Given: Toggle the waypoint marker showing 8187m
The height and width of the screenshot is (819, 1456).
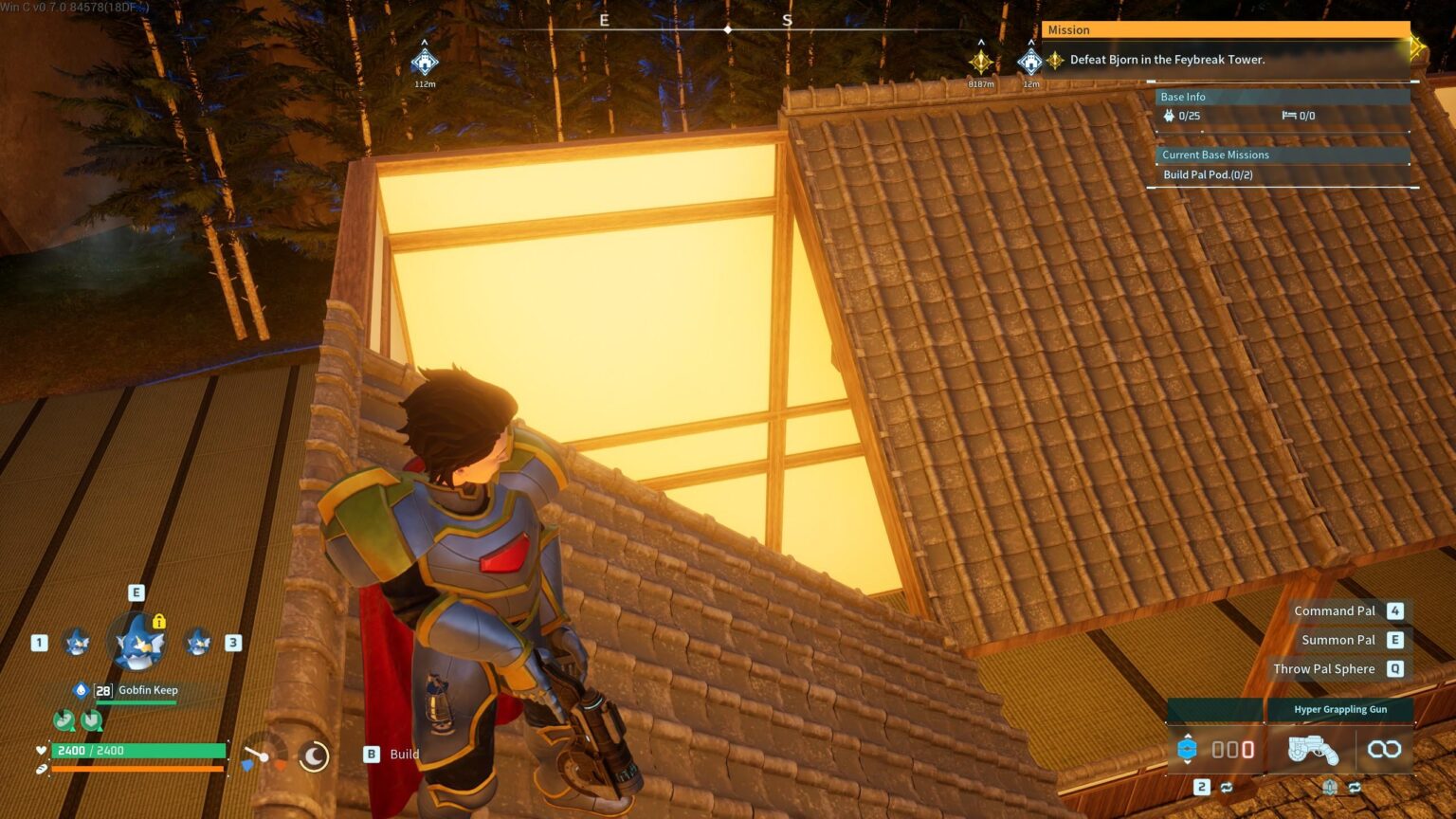Looking at the screenshot, I should (980, 61).
